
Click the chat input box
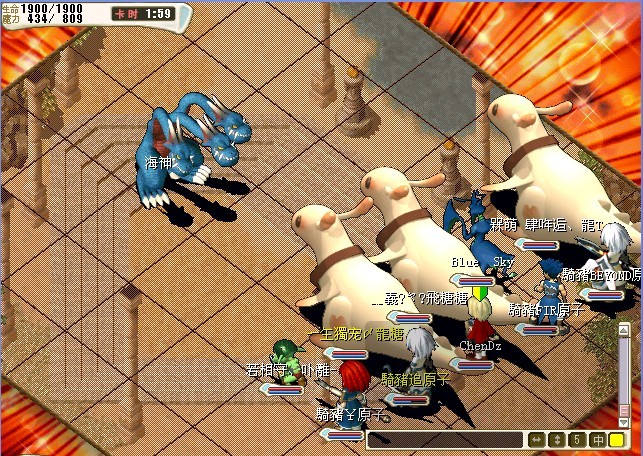pos(445,440)
